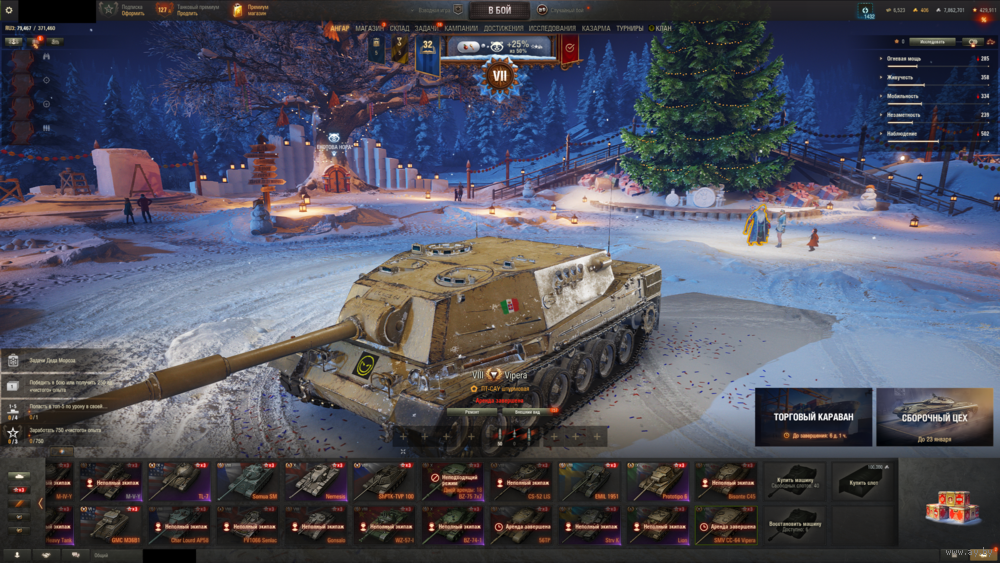Click the Купить машину (buy vehicle) slot
This screenshot has height=563, width=1000.
[796, 480]
